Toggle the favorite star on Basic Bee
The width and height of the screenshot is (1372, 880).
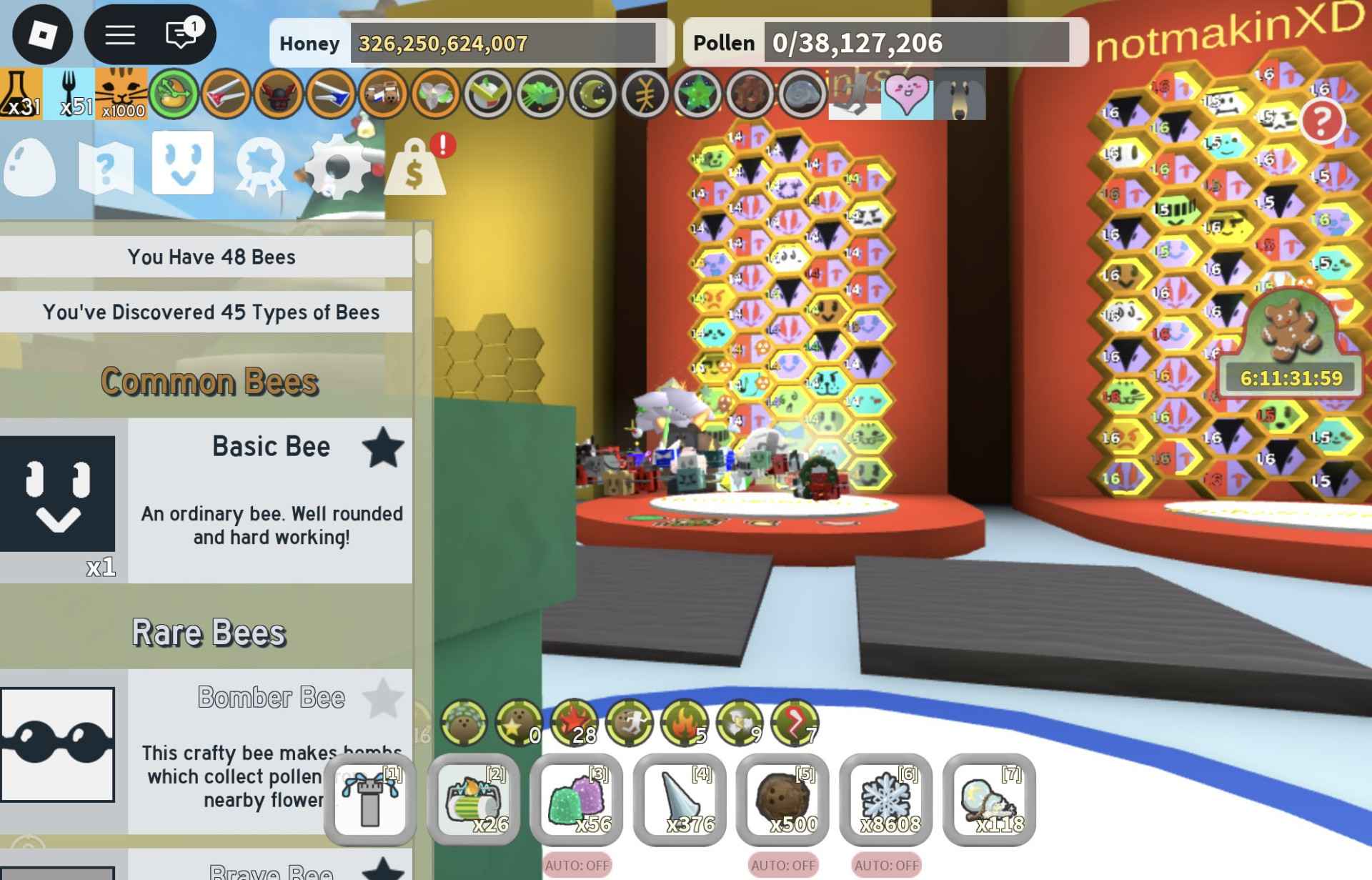[382, 448]
